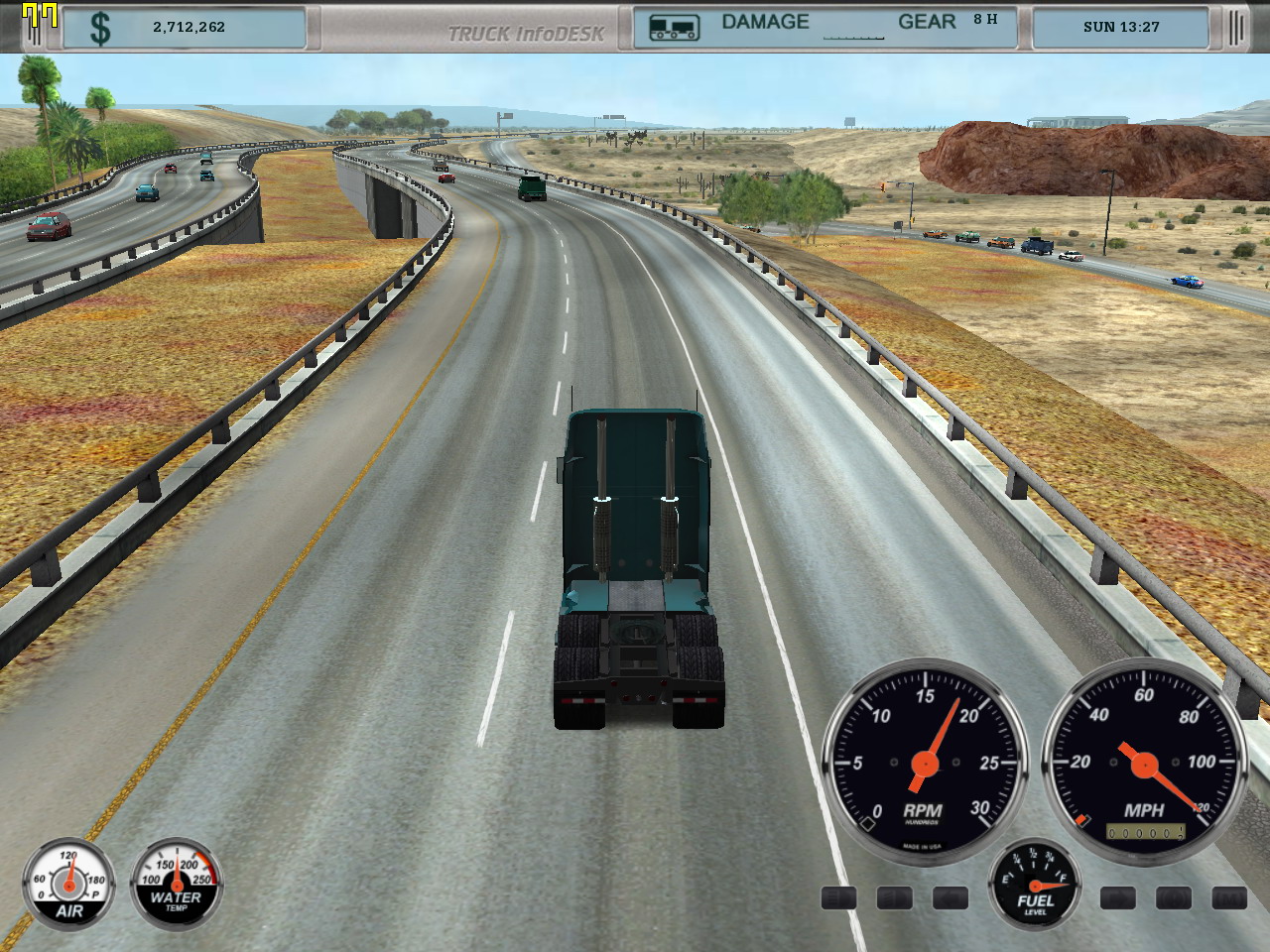Screen dimensions: 1270x952
Task: Activate the right turn signal indicator
Action: pyautogui.click(x=1118, y=898)
